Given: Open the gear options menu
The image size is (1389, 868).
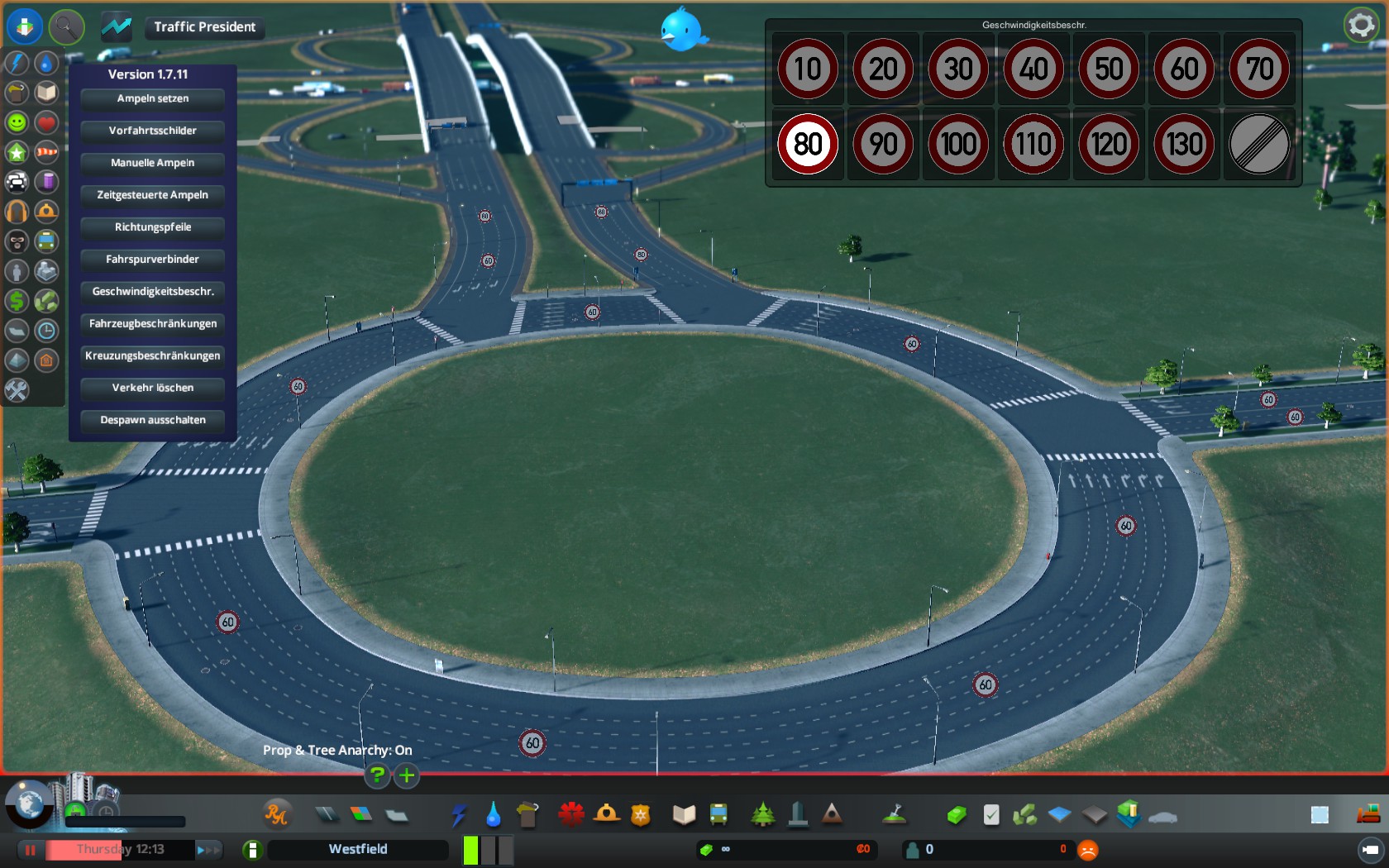Looking at the screenshot, I should pos(1361,26).
